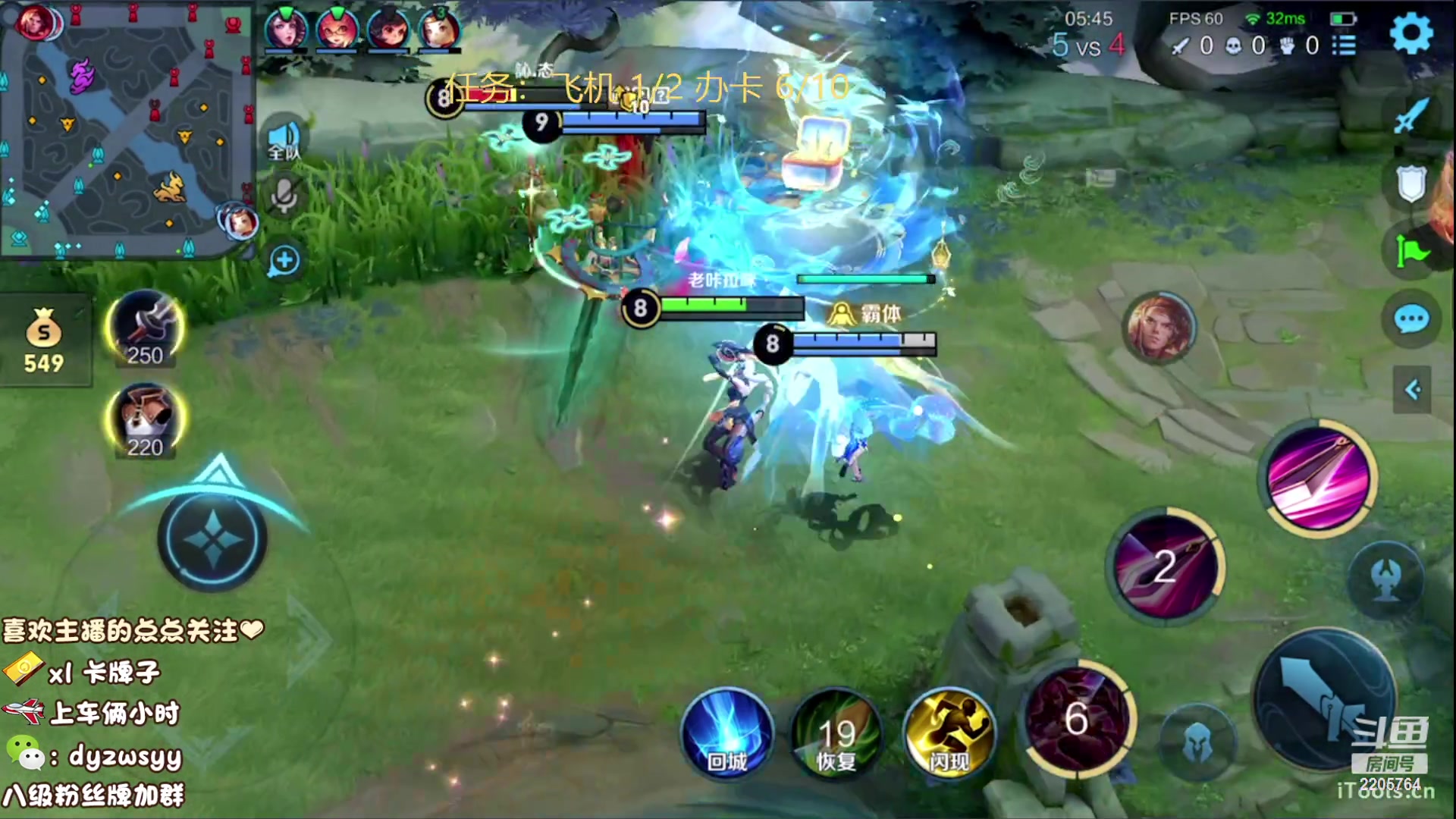
Task: Use the top pink blade skill
Action: 1318,478
